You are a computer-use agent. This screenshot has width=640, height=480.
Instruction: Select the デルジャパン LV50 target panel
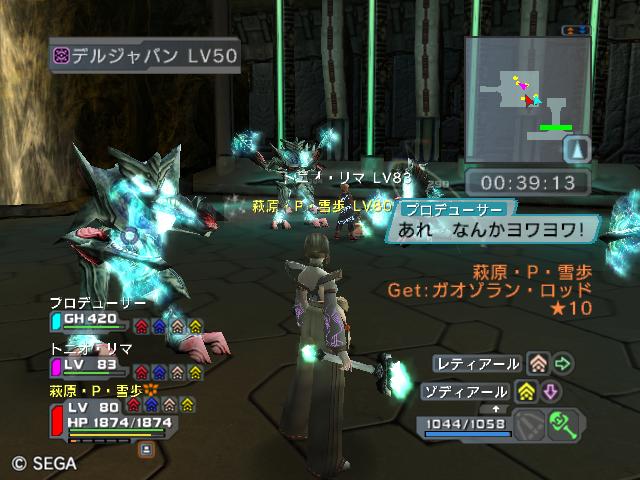[x=146, y=56]
